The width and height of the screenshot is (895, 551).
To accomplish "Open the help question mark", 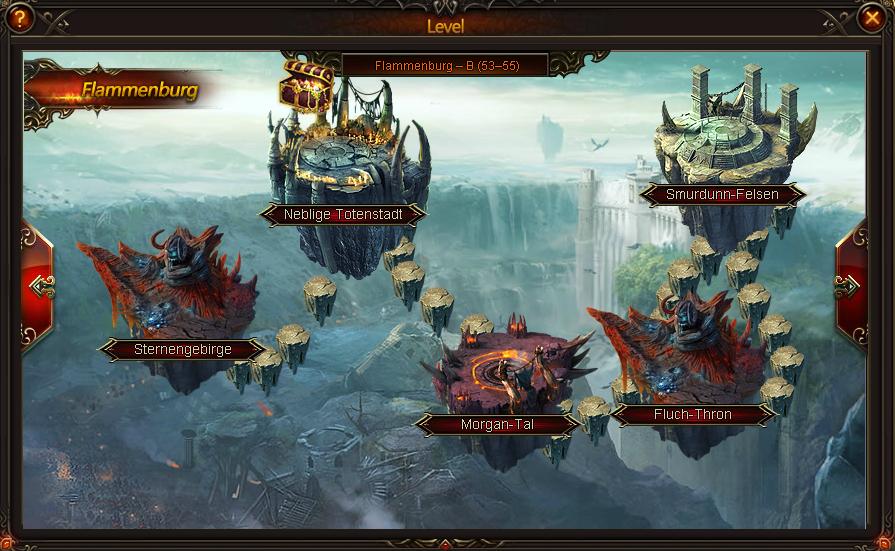I will [19, 18].
